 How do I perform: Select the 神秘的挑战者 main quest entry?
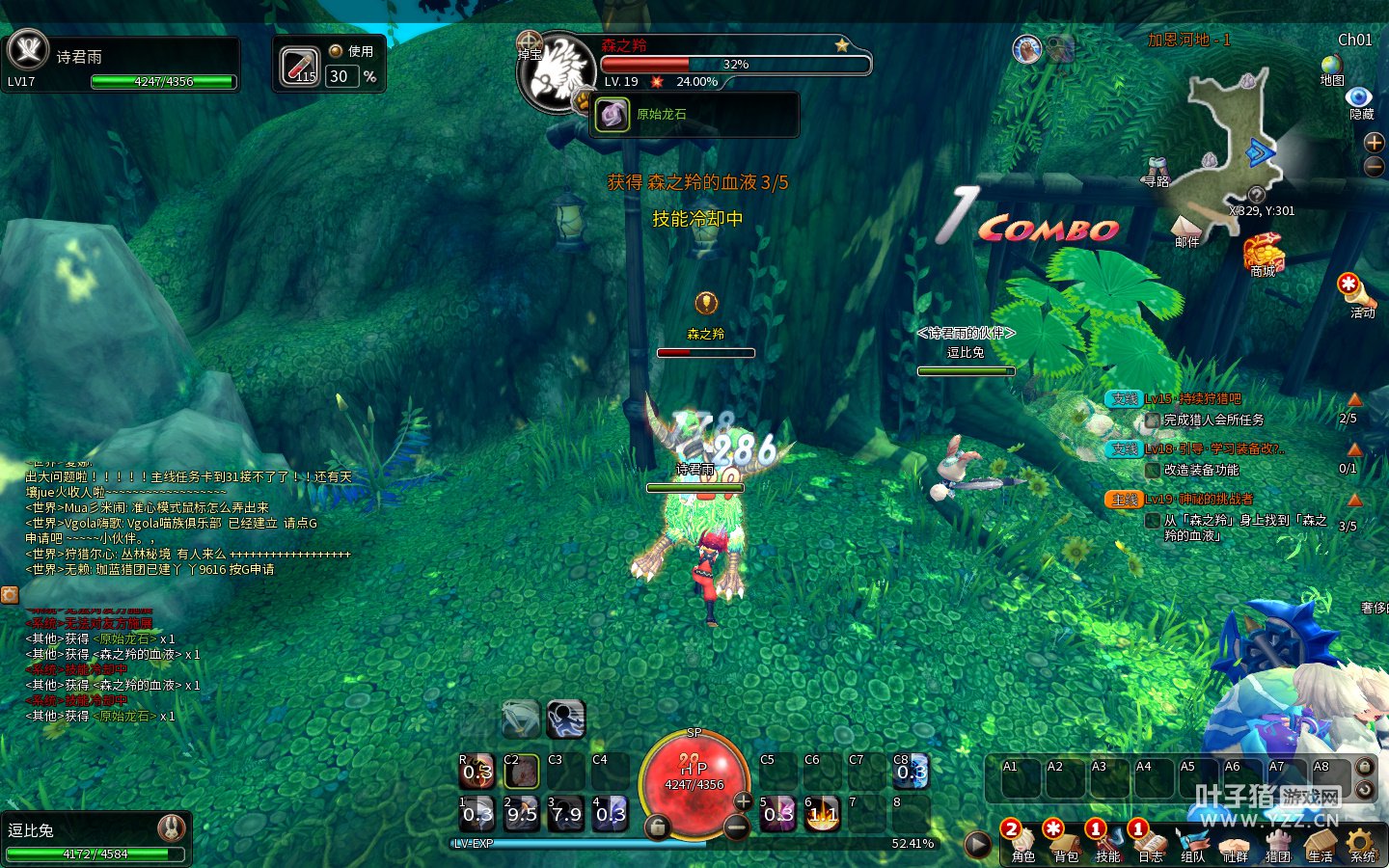point(1199,500)
